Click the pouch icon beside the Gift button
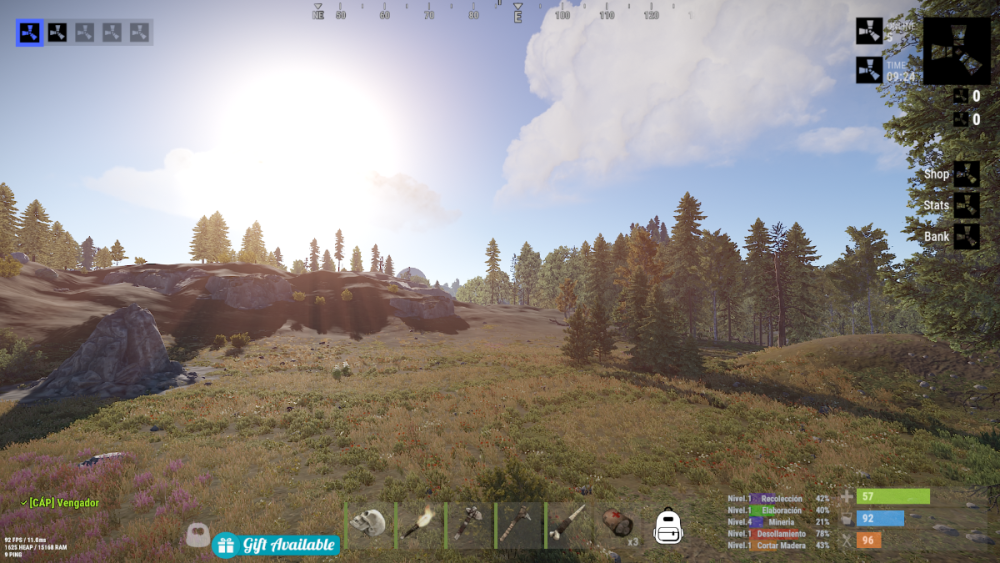 coord(197,537)
